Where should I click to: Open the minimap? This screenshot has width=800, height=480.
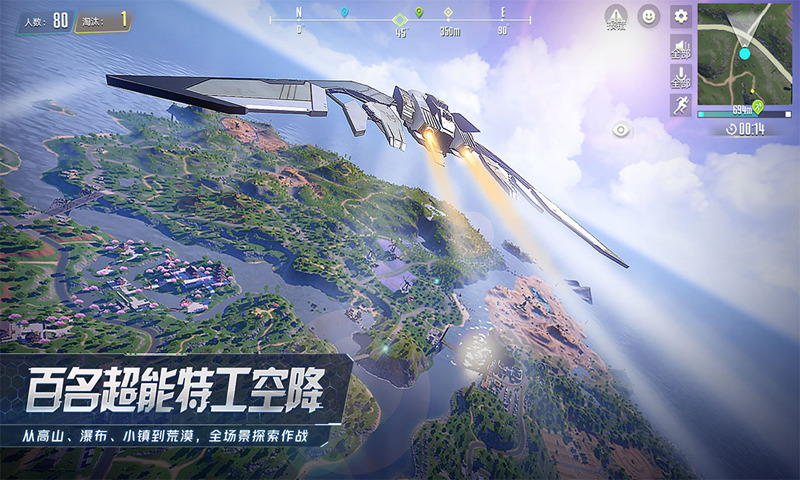point(744,55)
